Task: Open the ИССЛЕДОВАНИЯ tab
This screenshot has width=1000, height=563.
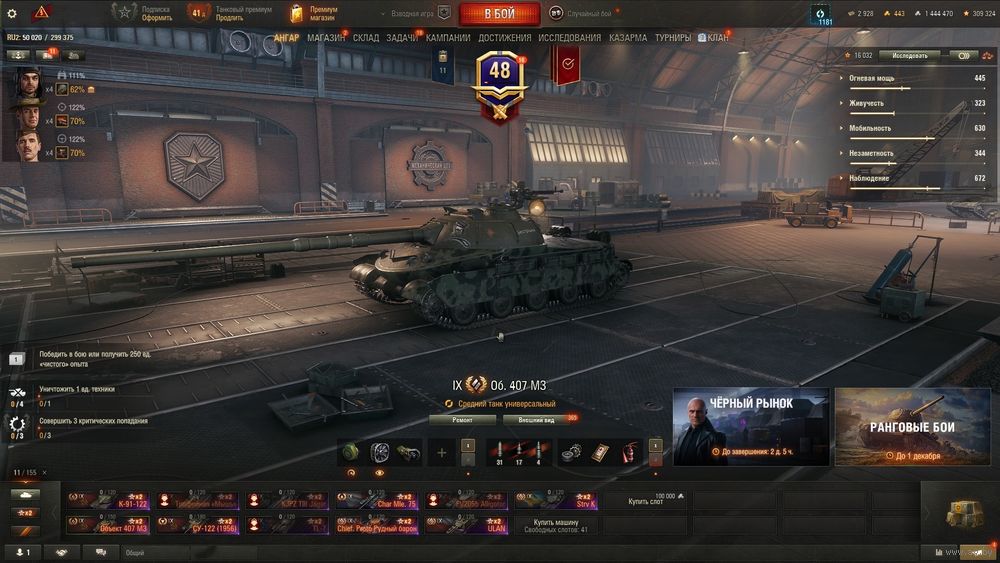Action: [x=570, y=38]
